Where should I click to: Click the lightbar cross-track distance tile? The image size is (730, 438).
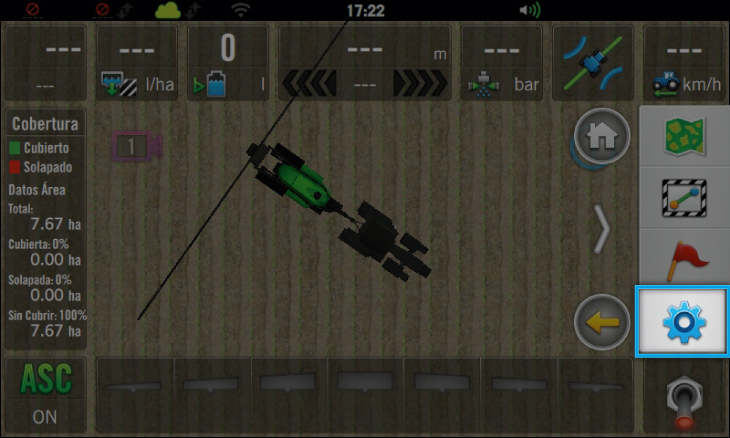coord(365,63)
